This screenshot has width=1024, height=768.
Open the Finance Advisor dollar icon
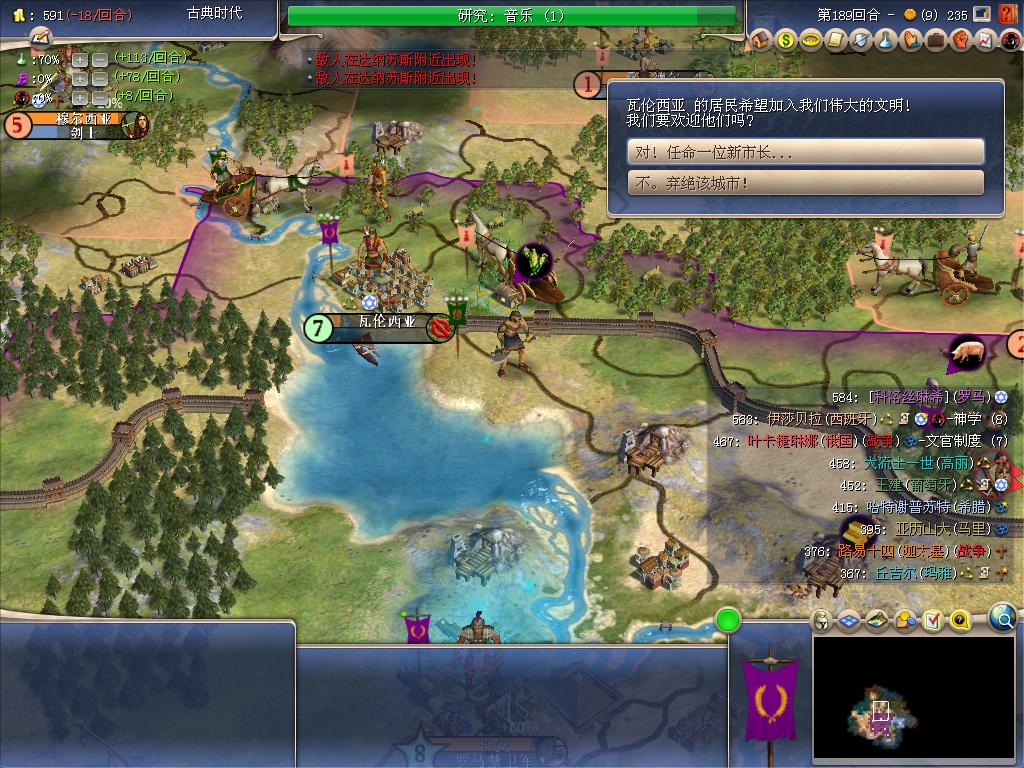point(786,40)
